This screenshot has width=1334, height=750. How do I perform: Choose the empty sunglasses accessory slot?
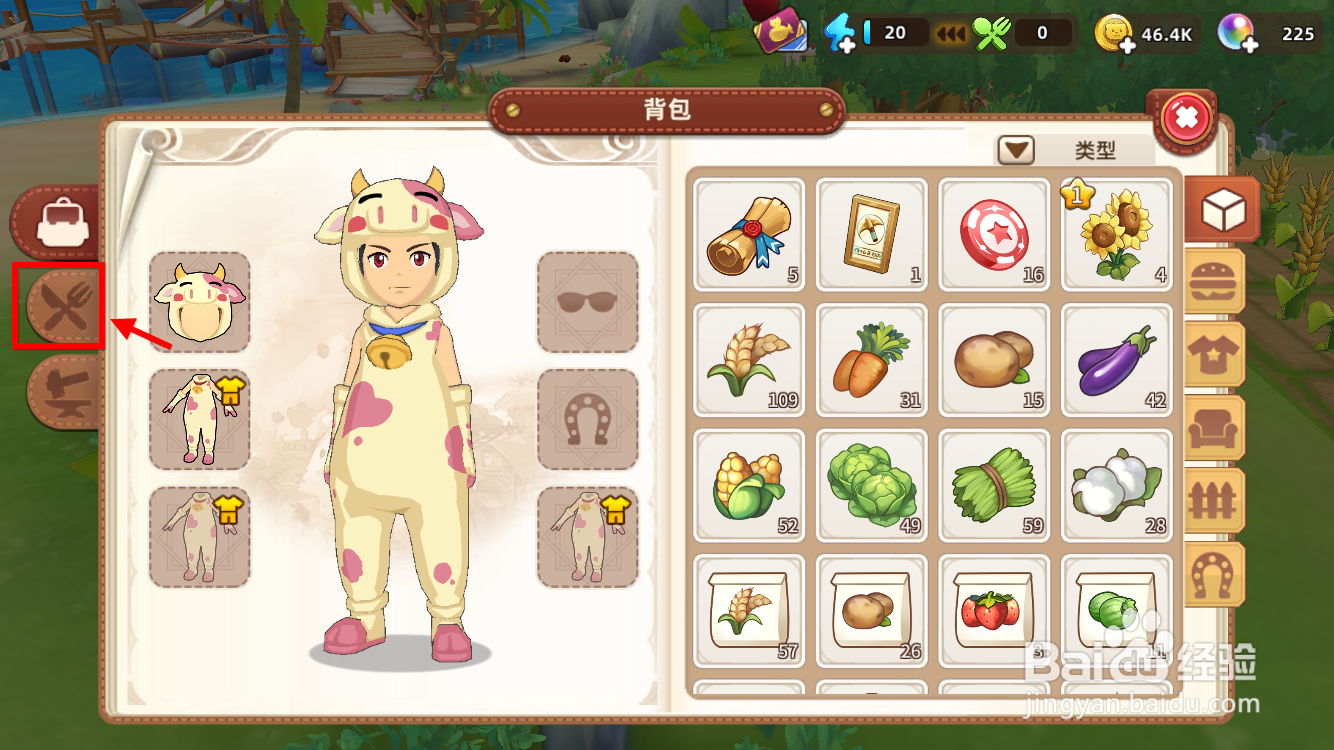[588, 302]
